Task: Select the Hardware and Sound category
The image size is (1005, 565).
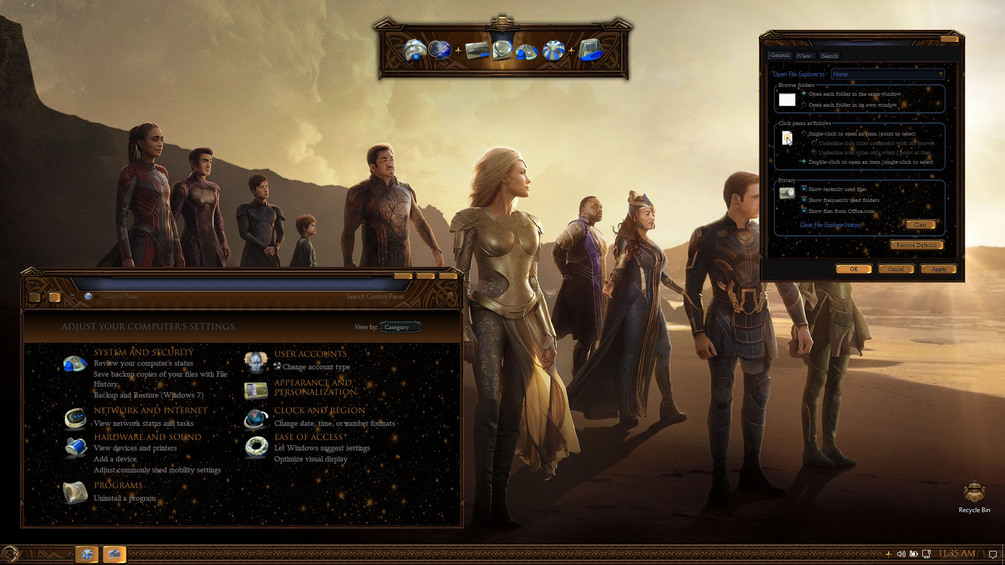Action: 147,437
